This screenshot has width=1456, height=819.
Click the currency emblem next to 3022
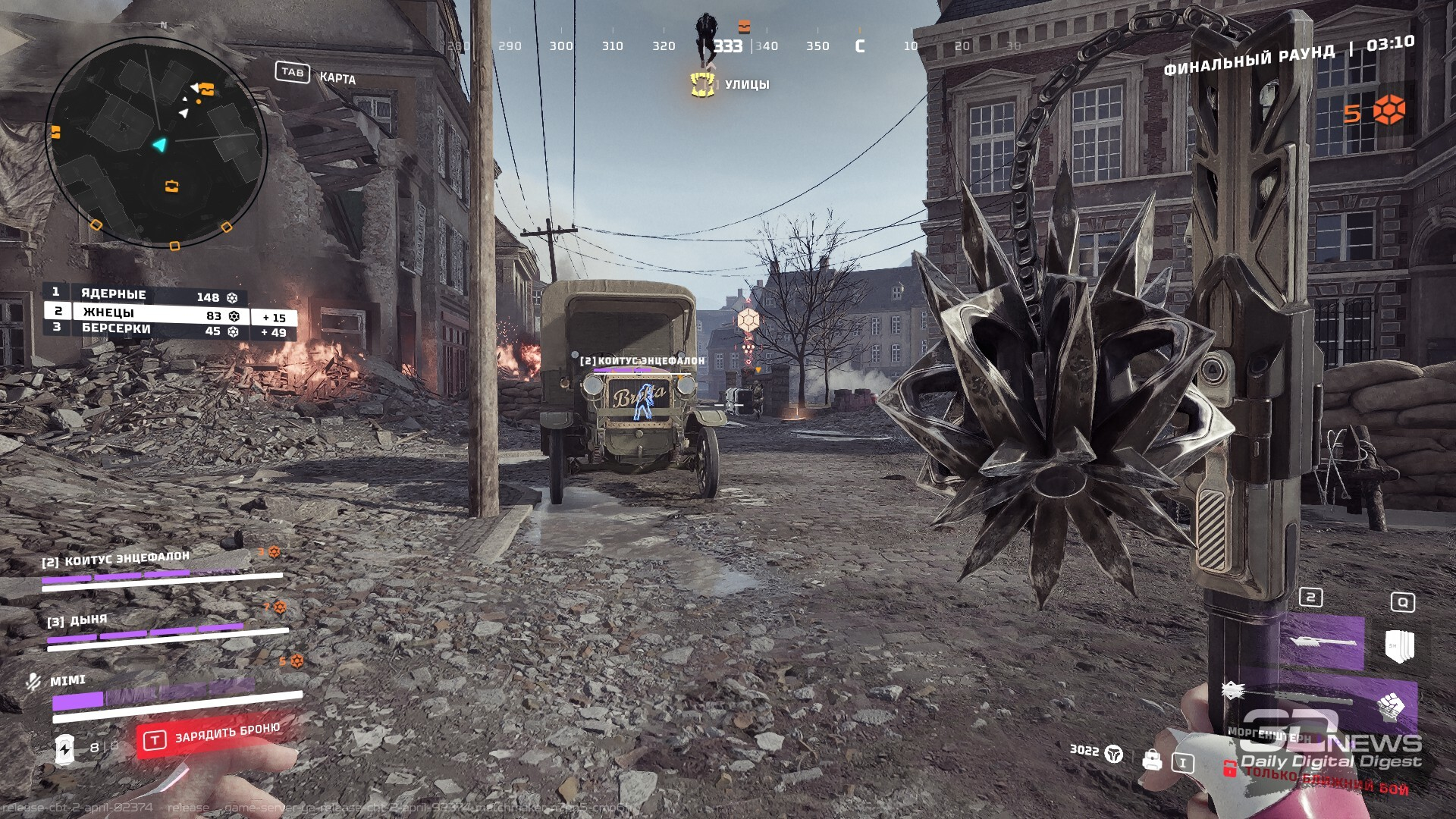pyautogui.click(x=1113, y=753)
